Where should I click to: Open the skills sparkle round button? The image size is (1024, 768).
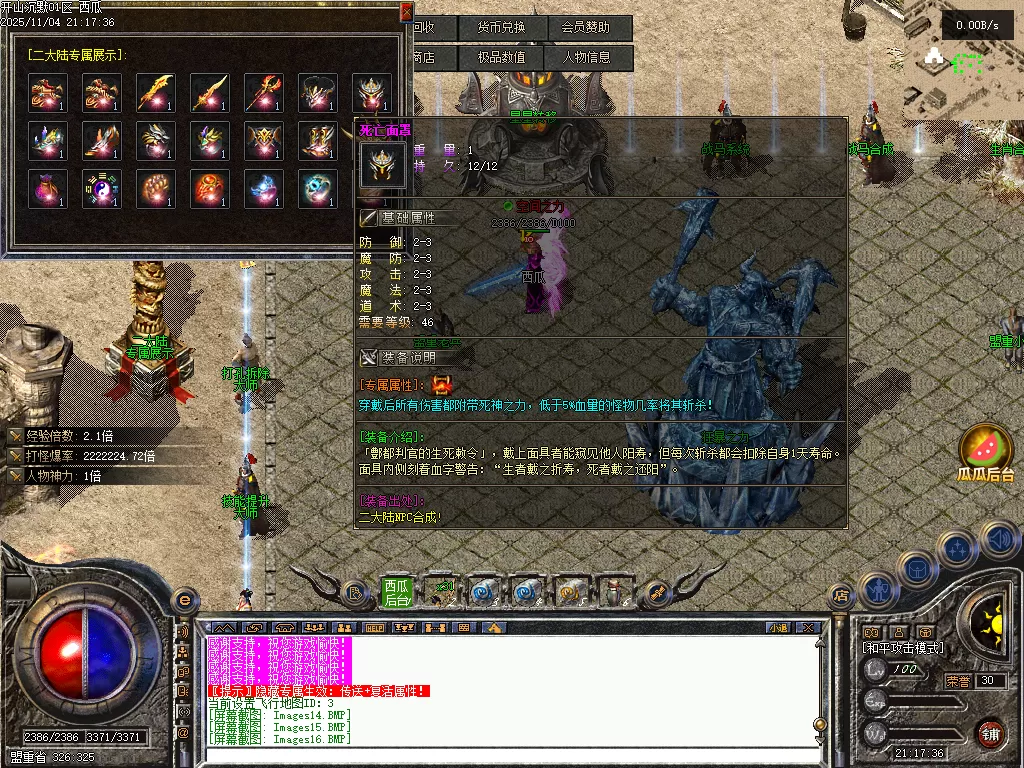pyautogui.click(x=957, y=549)
